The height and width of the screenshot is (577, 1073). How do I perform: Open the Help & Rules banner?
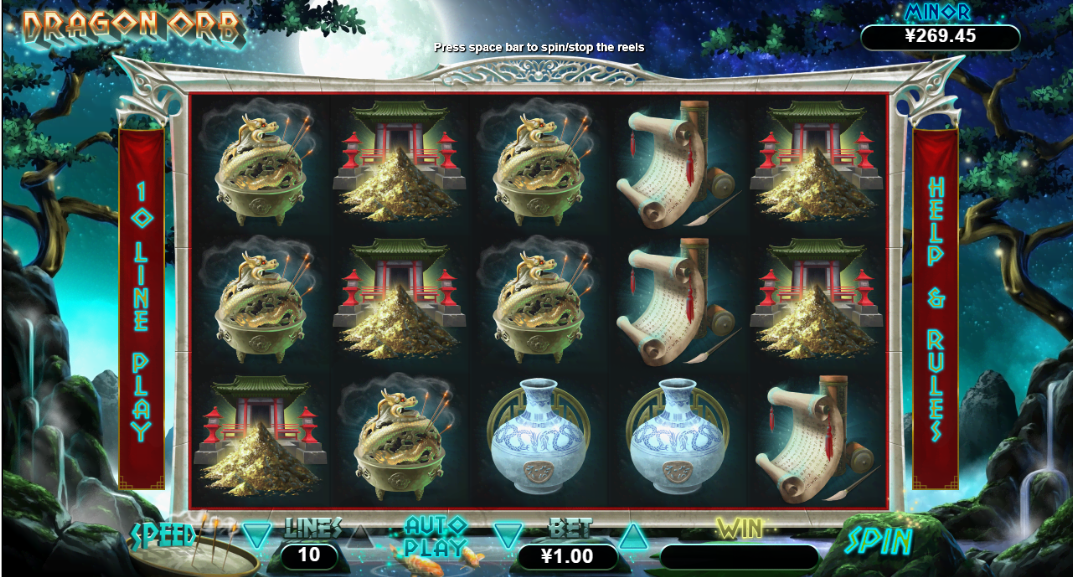(x=936, y=310)
